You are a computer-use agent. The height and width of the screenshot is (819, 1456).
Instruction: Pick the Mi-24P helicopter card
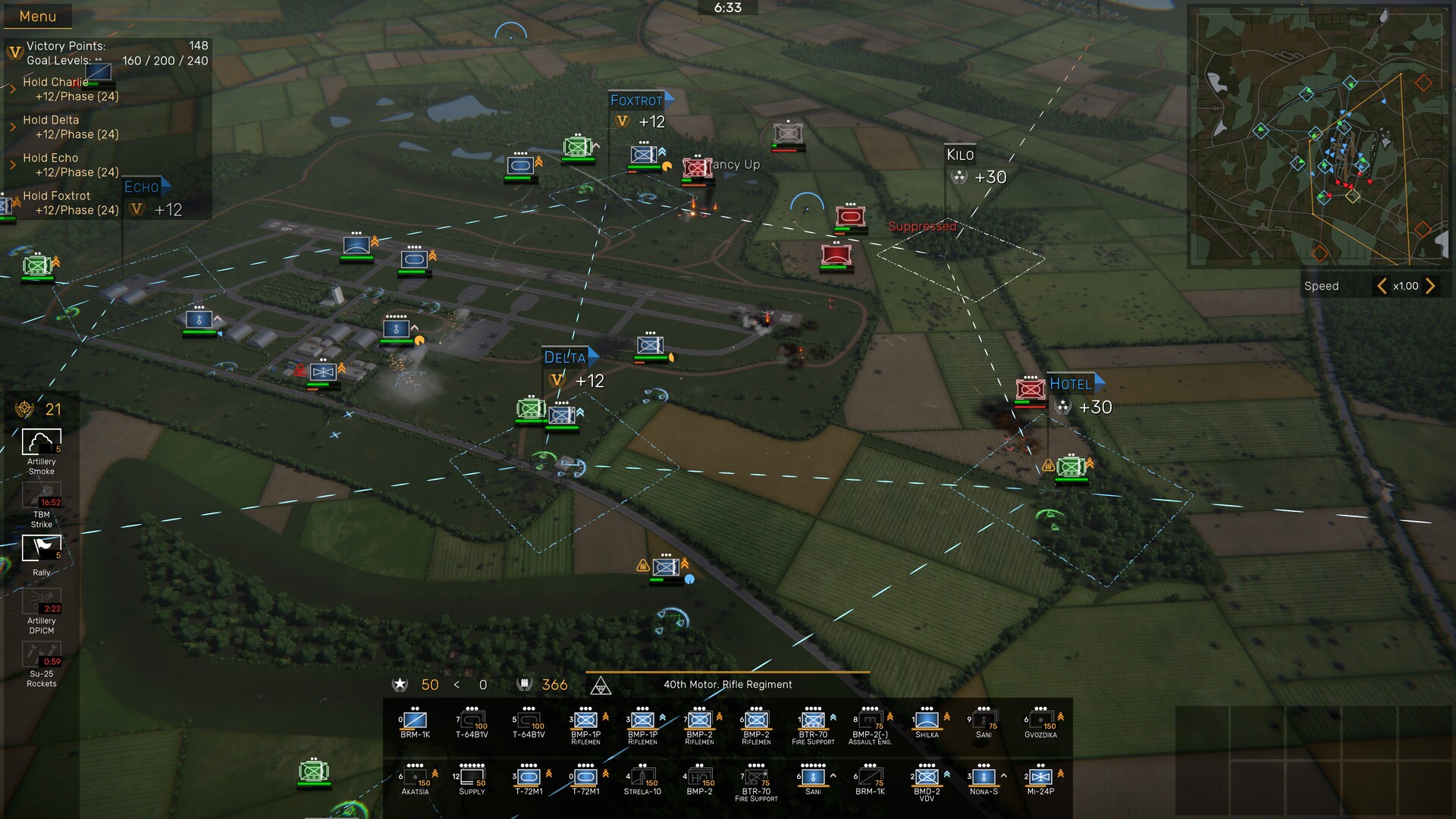(x=1041, y=779)
